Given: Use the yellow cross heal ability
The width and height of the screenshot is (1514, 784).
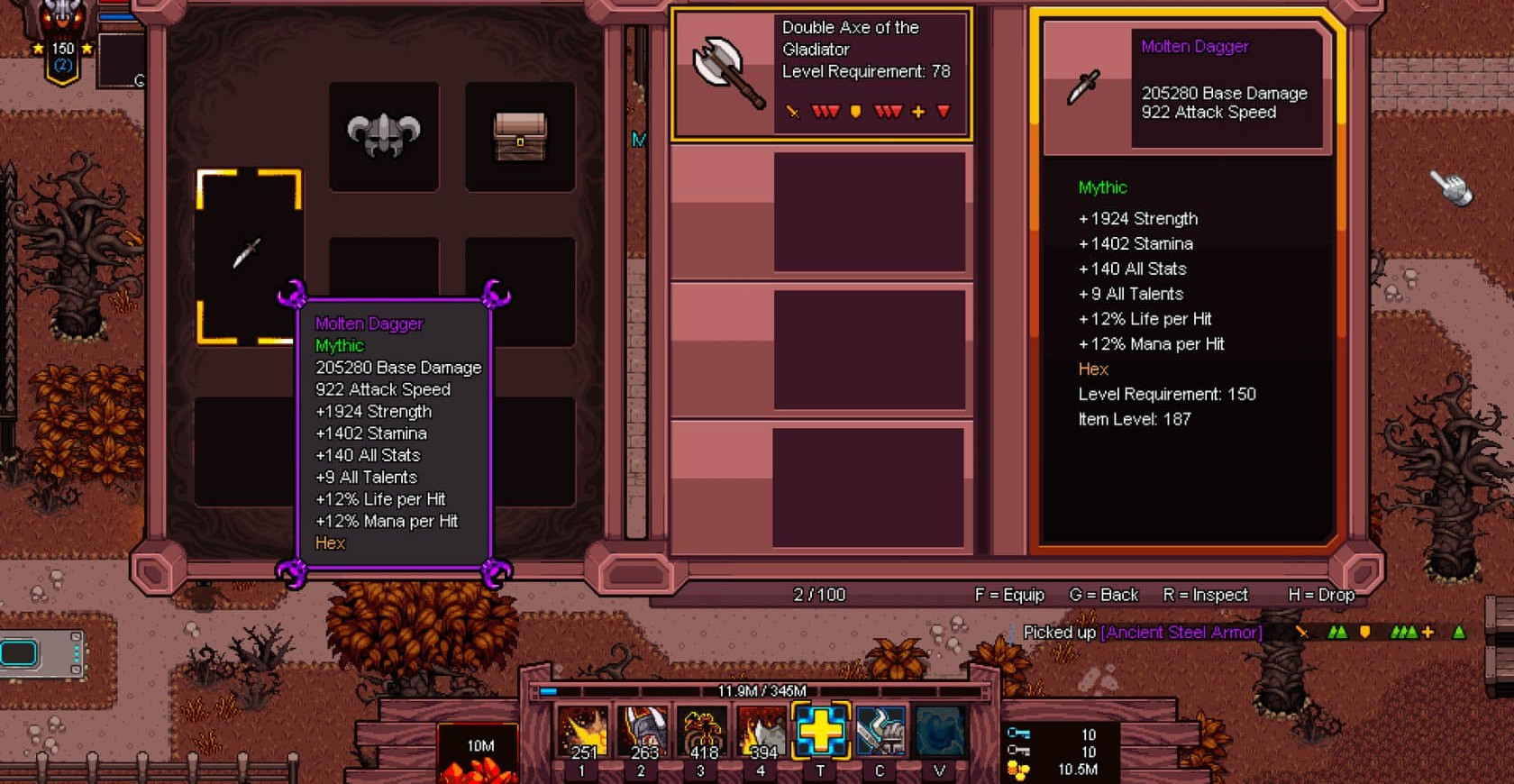Looking at the screenshot, I should [821, 730].
